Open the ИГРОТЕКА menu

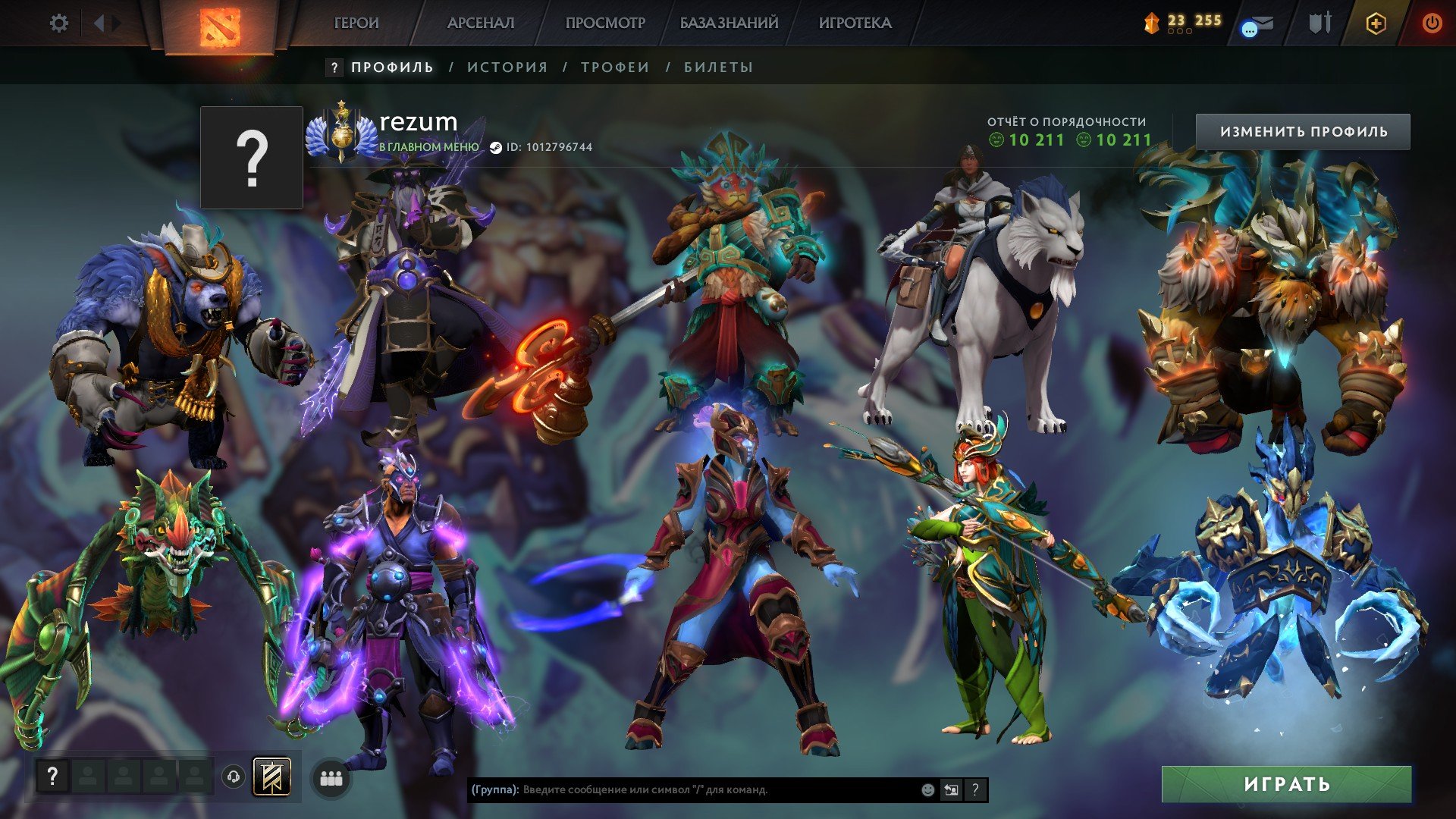coord(855,23)
